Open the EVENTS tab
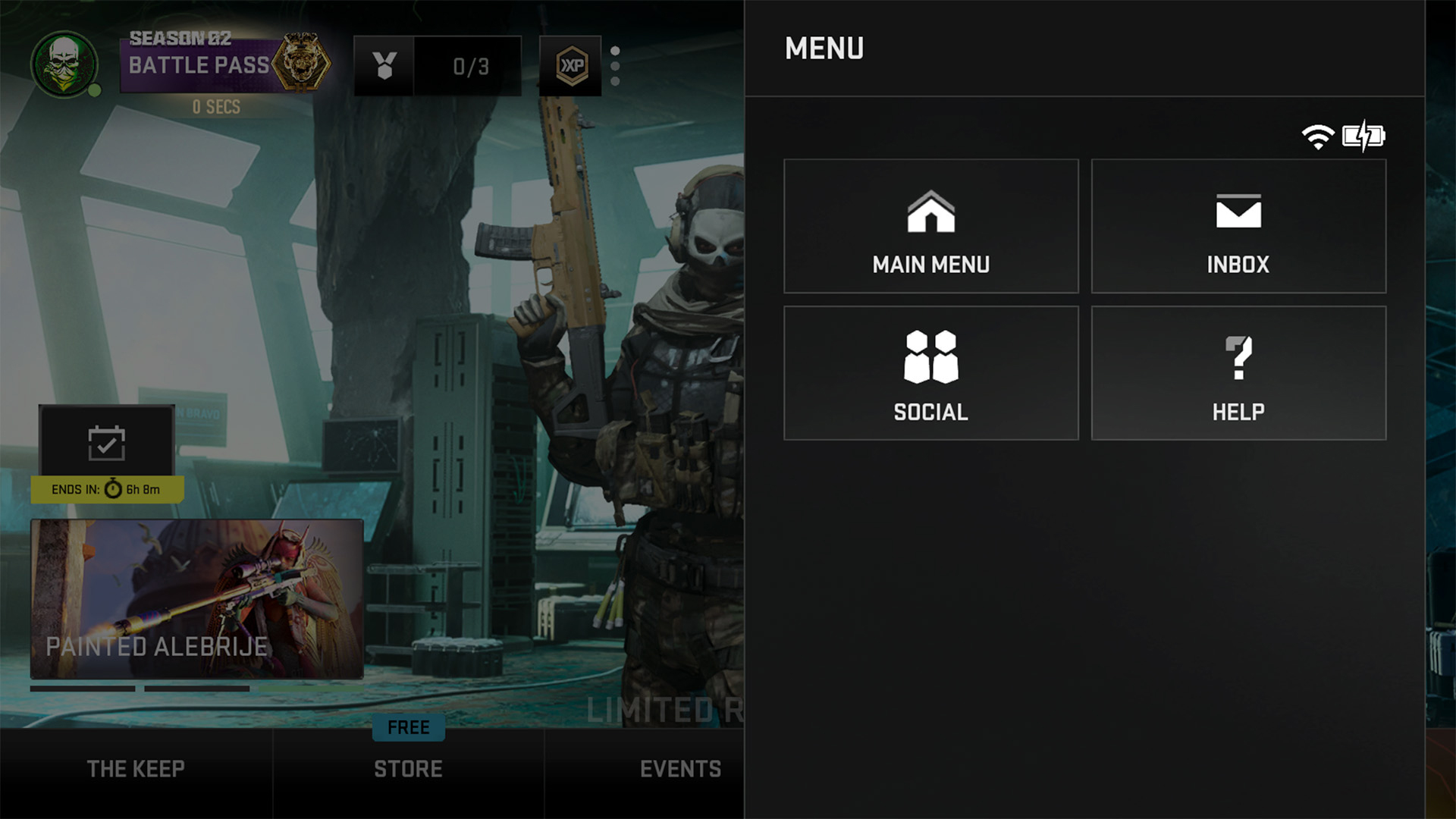 click(x=679, y=768)
